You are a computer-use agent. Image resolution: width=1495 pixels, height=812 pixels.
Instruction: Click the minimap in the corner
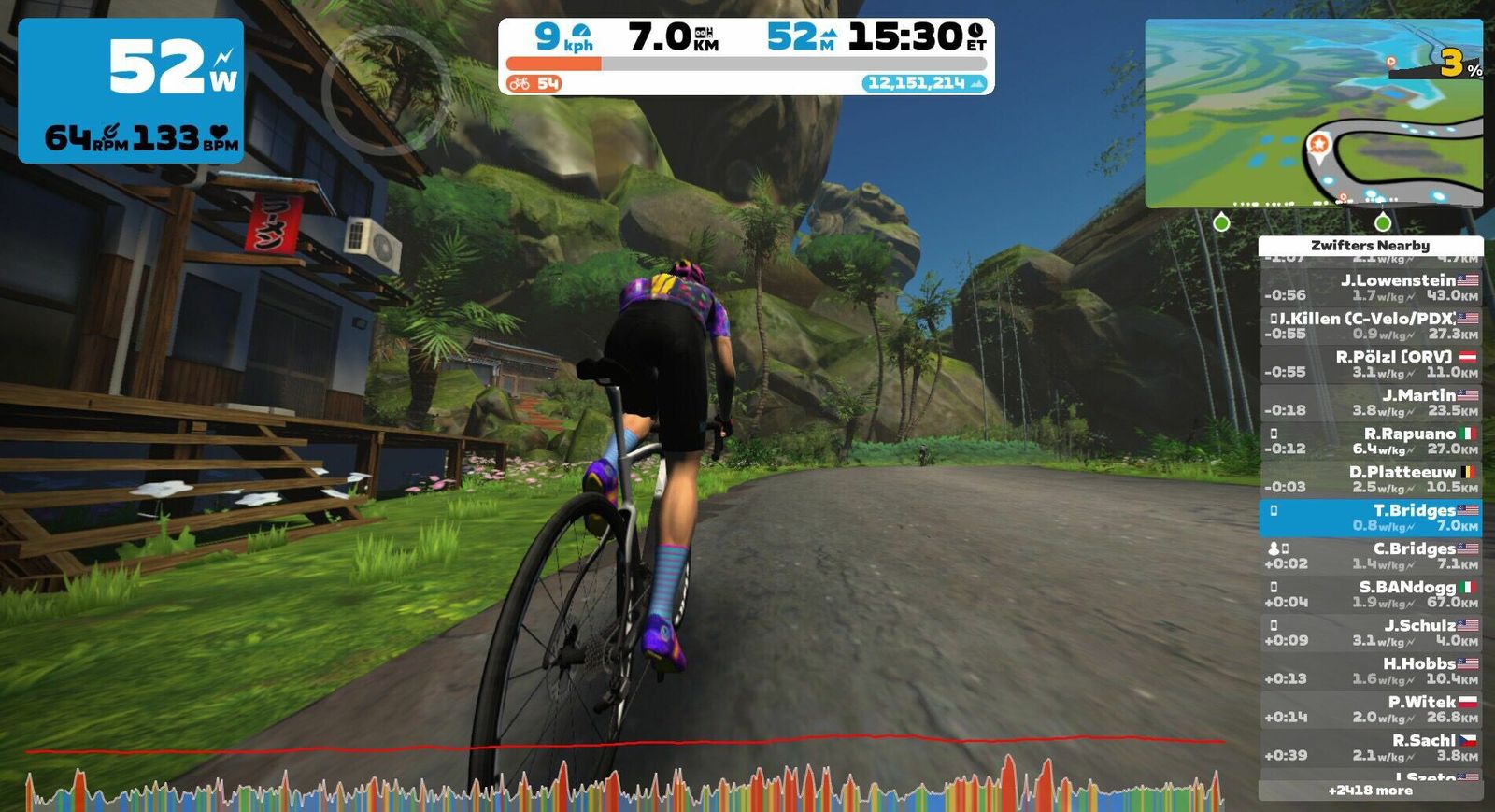pos(1313,113)
